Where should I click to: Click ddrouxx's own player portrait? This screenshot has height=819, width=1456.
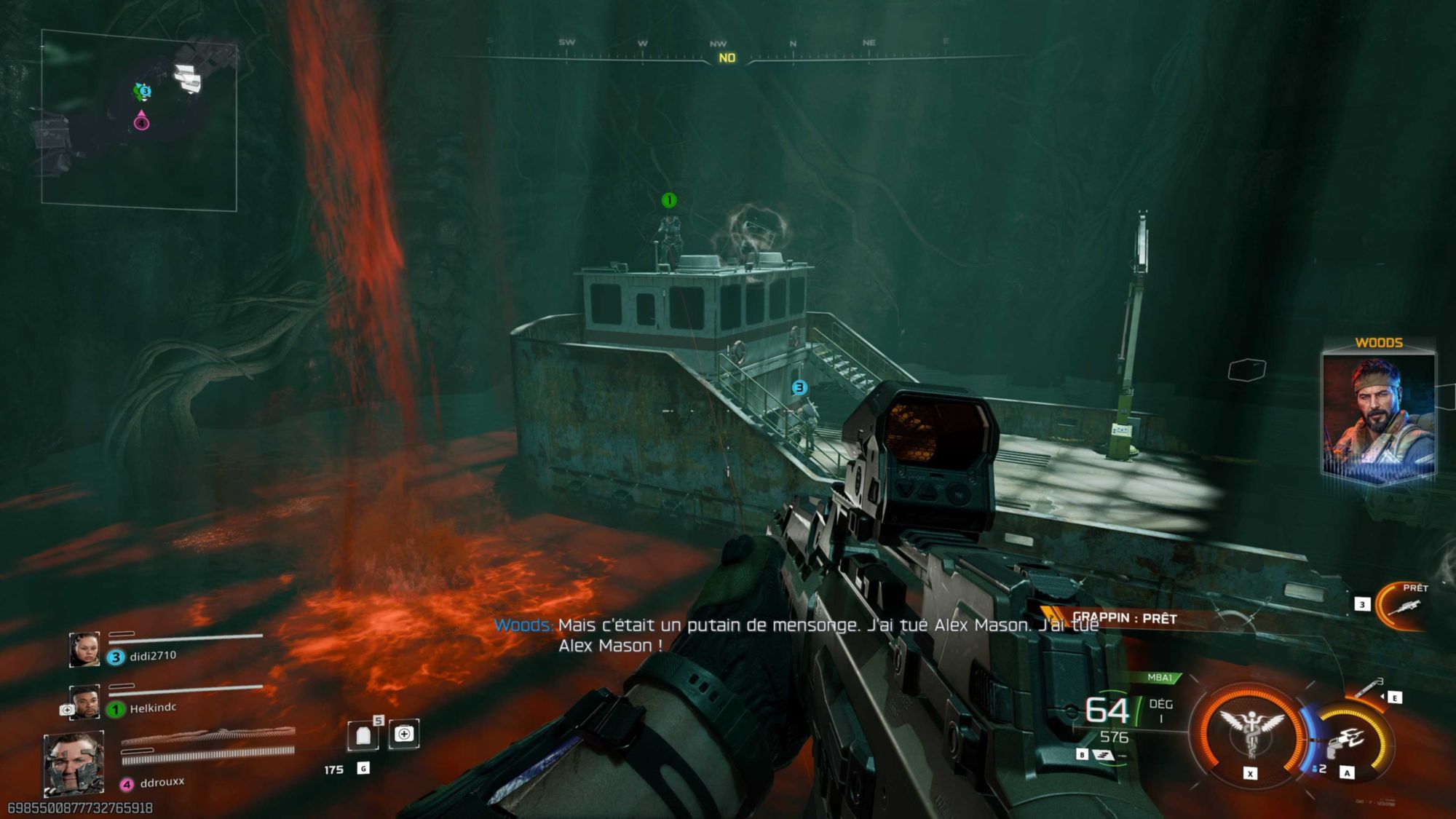[x=74, y=764]
